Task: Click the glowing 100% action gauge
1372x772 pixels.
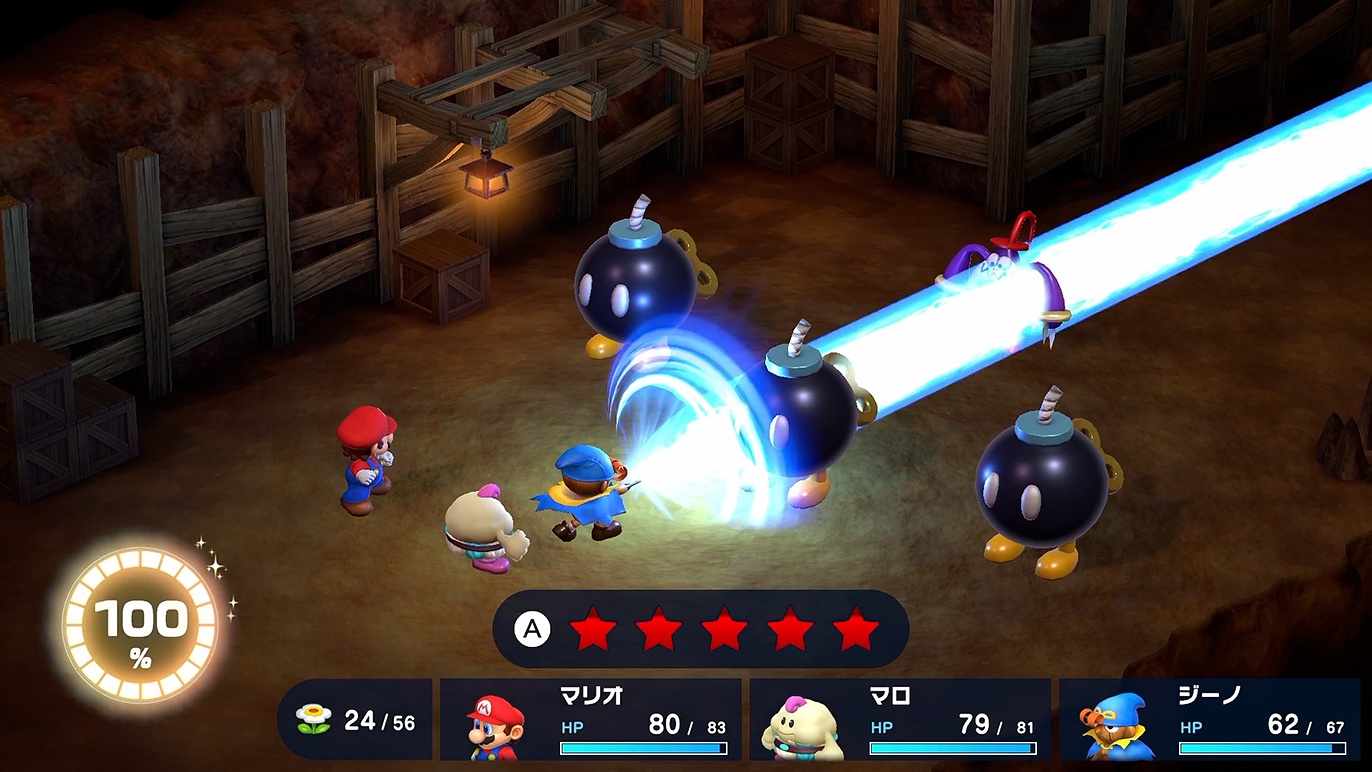Action: 140,624
